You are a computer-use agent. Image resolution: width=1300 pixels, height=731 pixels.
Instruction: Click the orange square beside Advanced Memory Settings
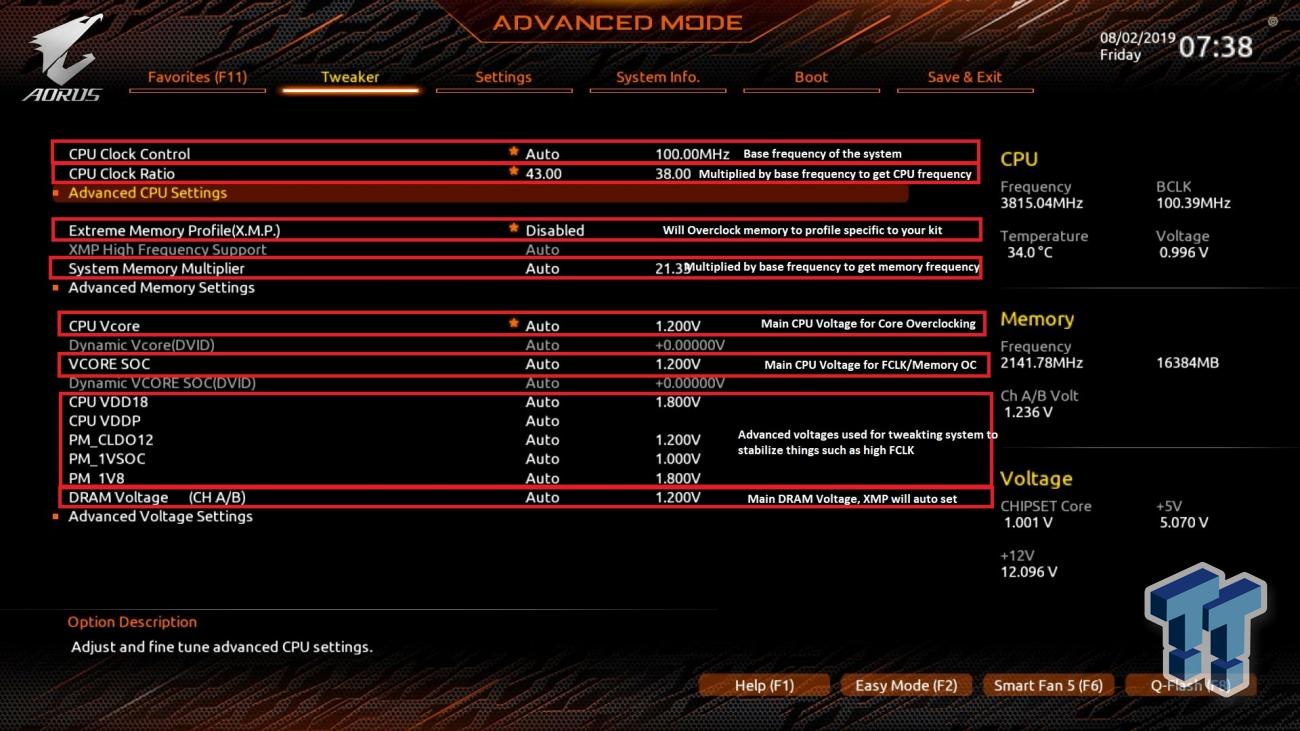tap(57, 287)
